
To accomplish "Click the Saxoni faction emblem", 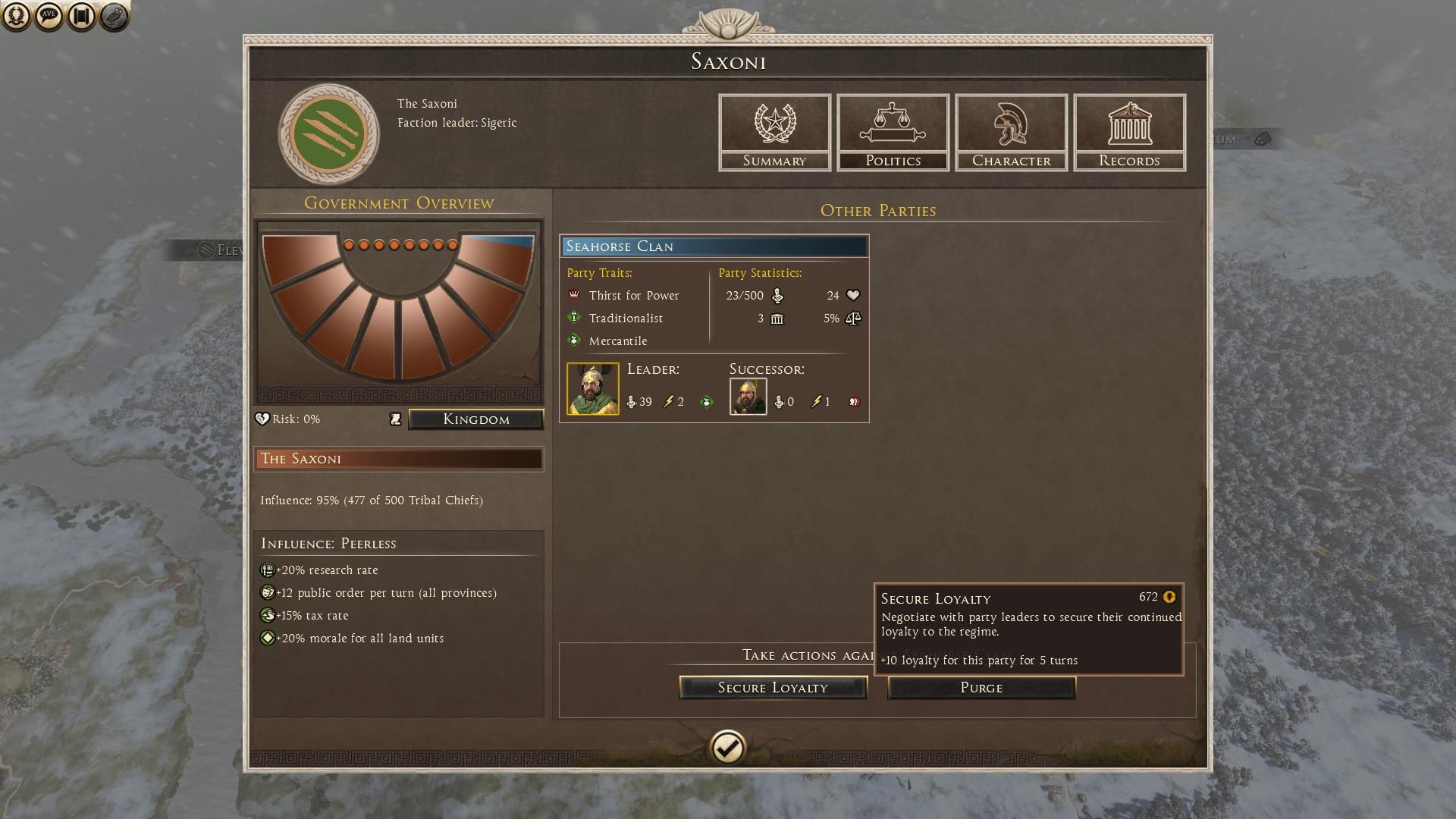I will (328, 134).
